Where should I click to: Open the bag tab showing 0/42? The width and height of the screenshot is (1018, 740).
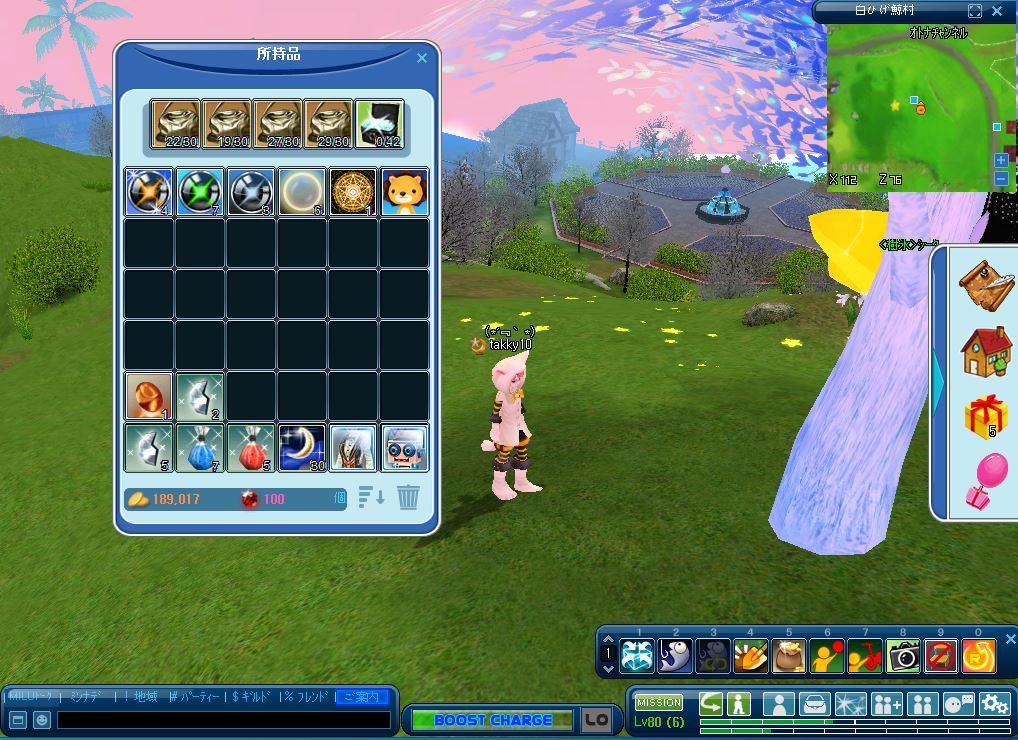379,125
